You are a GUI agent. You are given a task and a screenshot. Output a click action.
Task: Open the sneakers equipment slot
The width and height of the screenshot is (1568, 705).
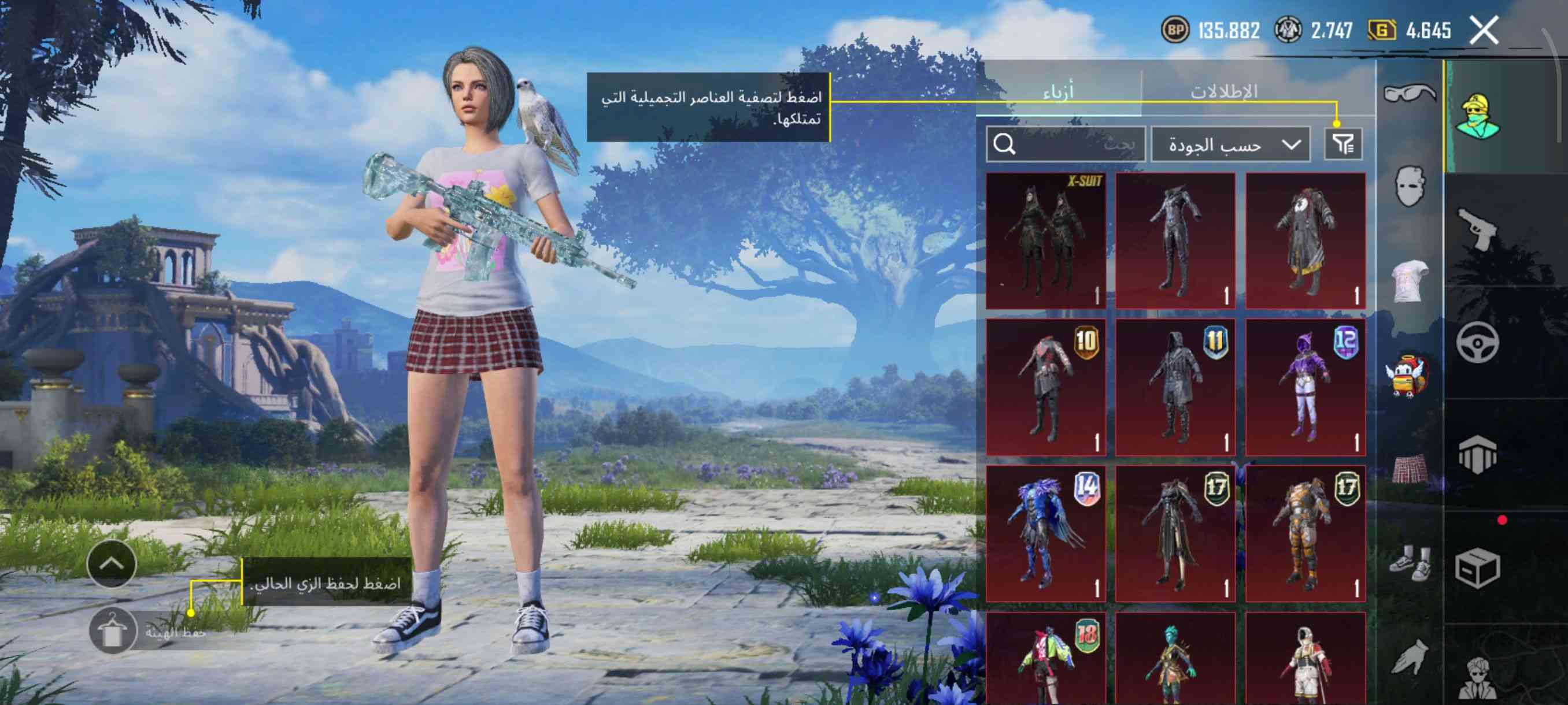click(x=1409, y=564)
